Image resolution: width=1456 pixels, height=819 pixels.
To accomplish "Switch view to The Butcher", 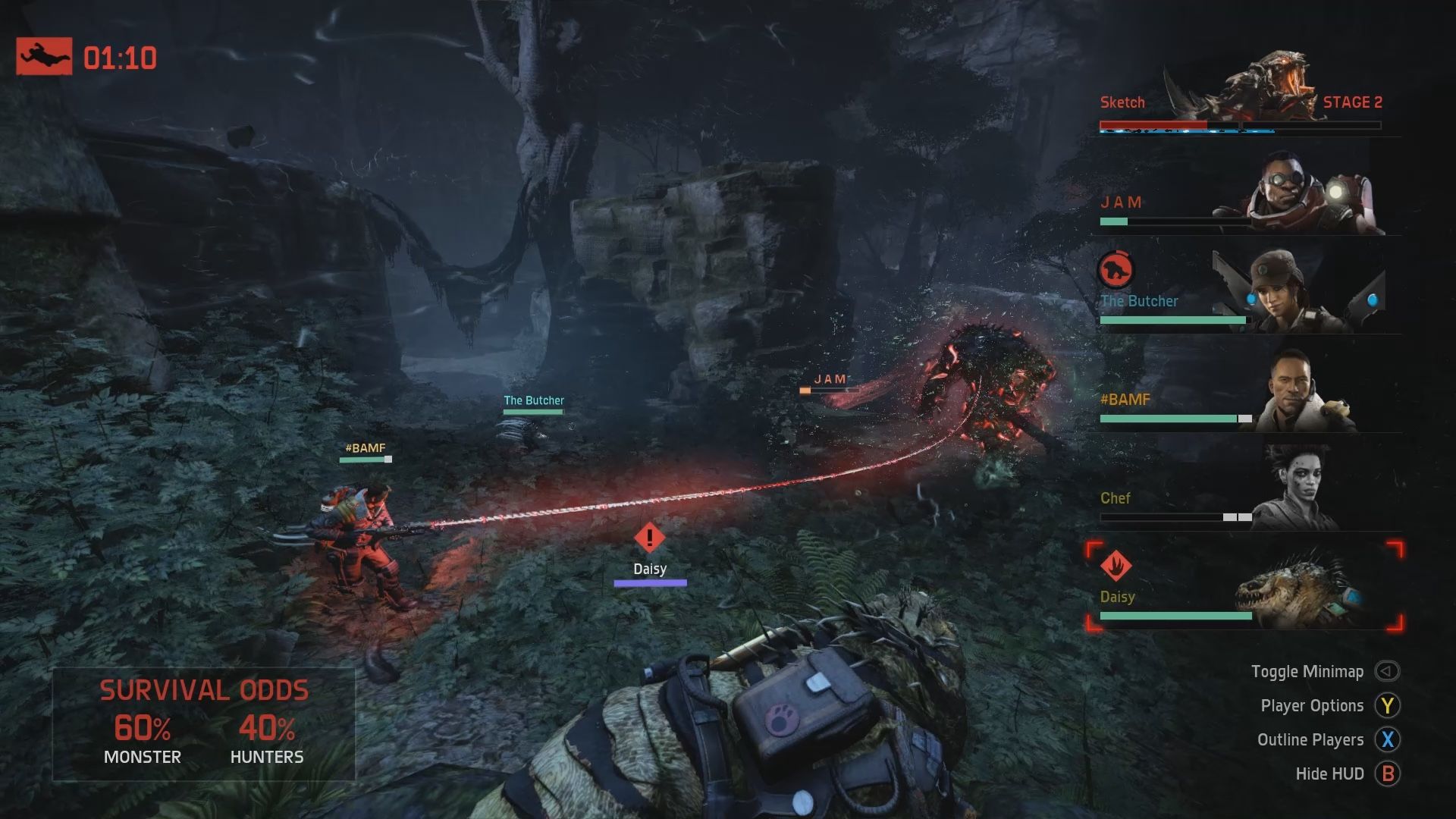I will pos(1244,294).
